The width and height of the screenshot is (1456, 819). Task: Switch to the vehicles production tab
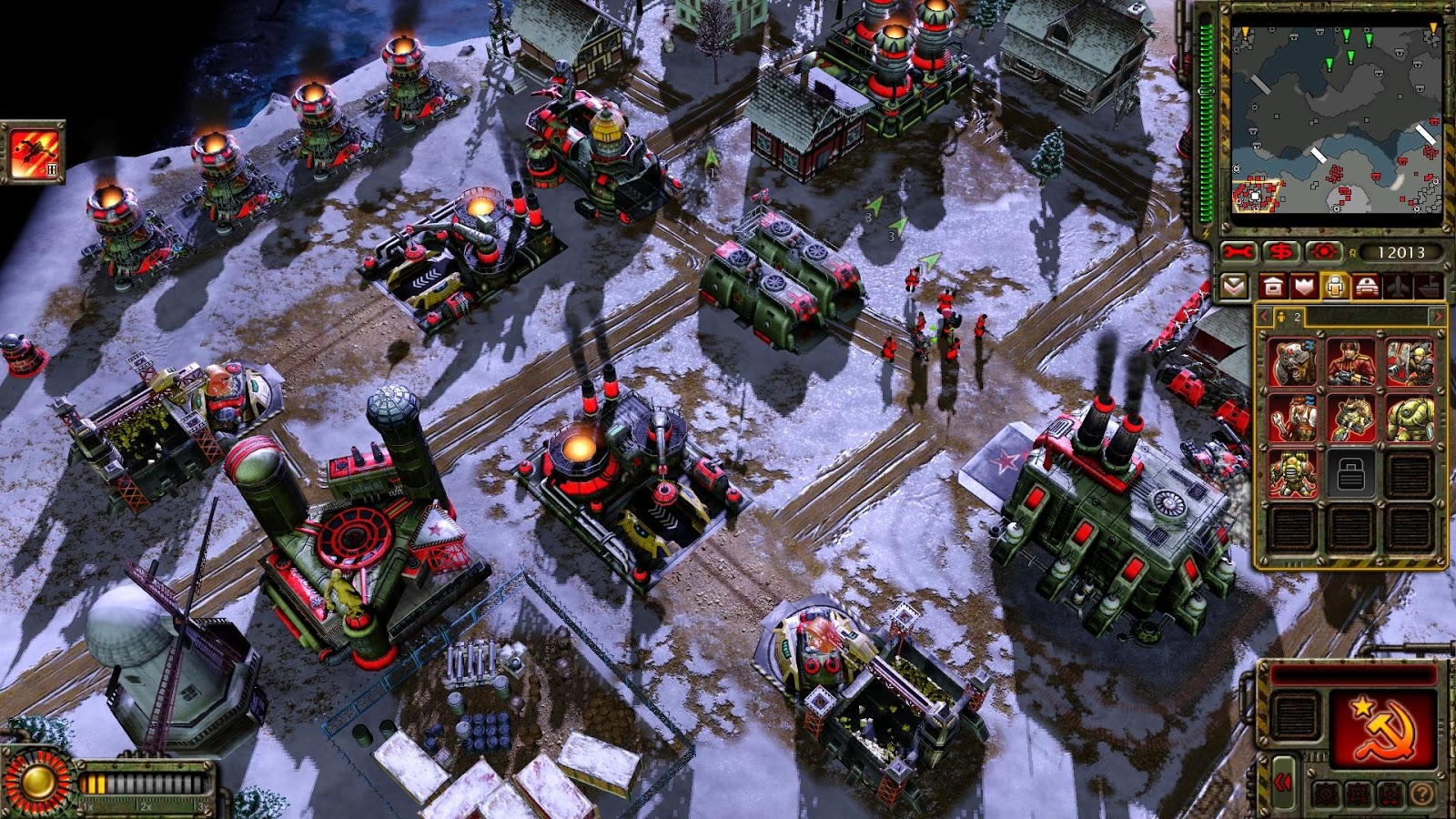tap(1366, 286)
